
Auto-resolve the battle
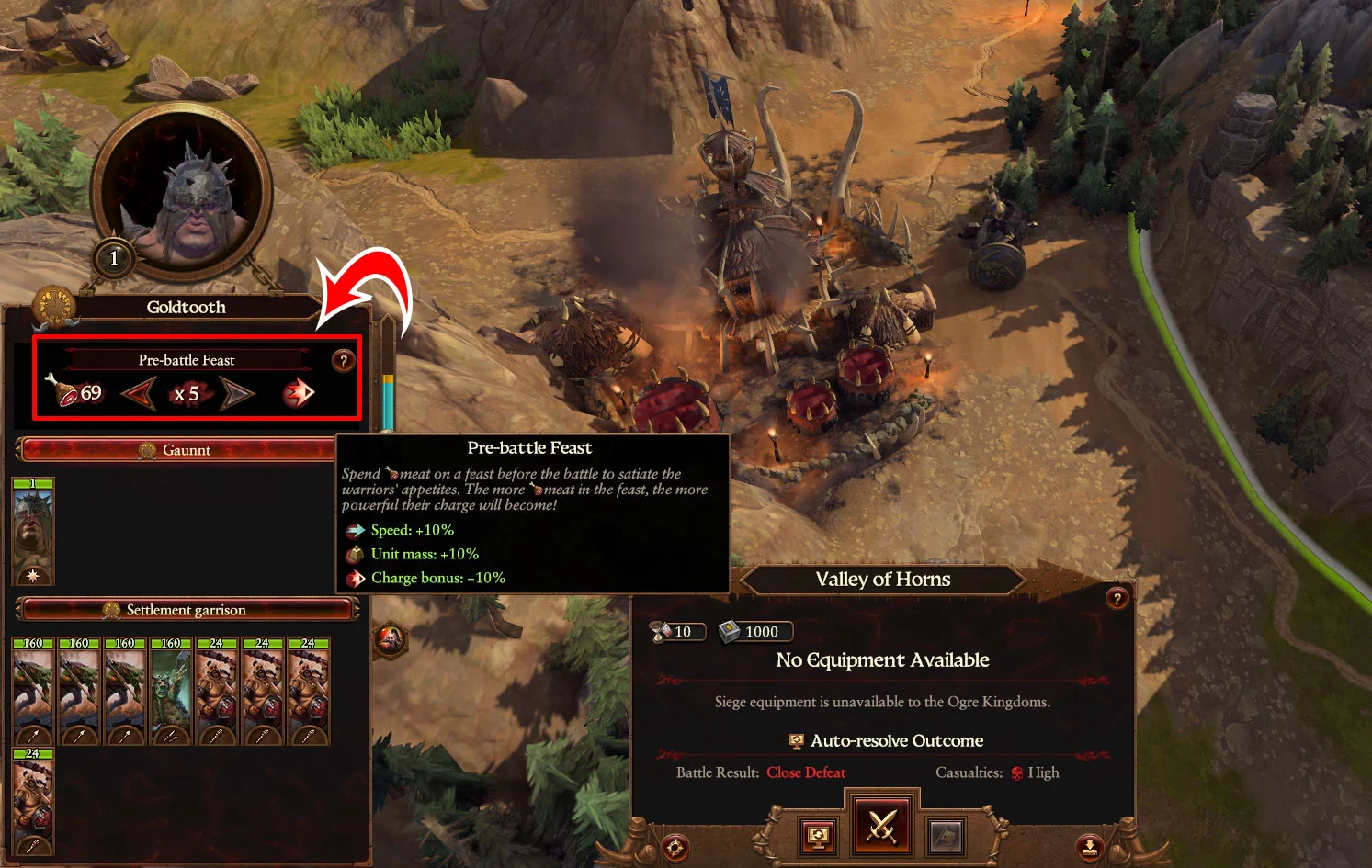(817, 835)
